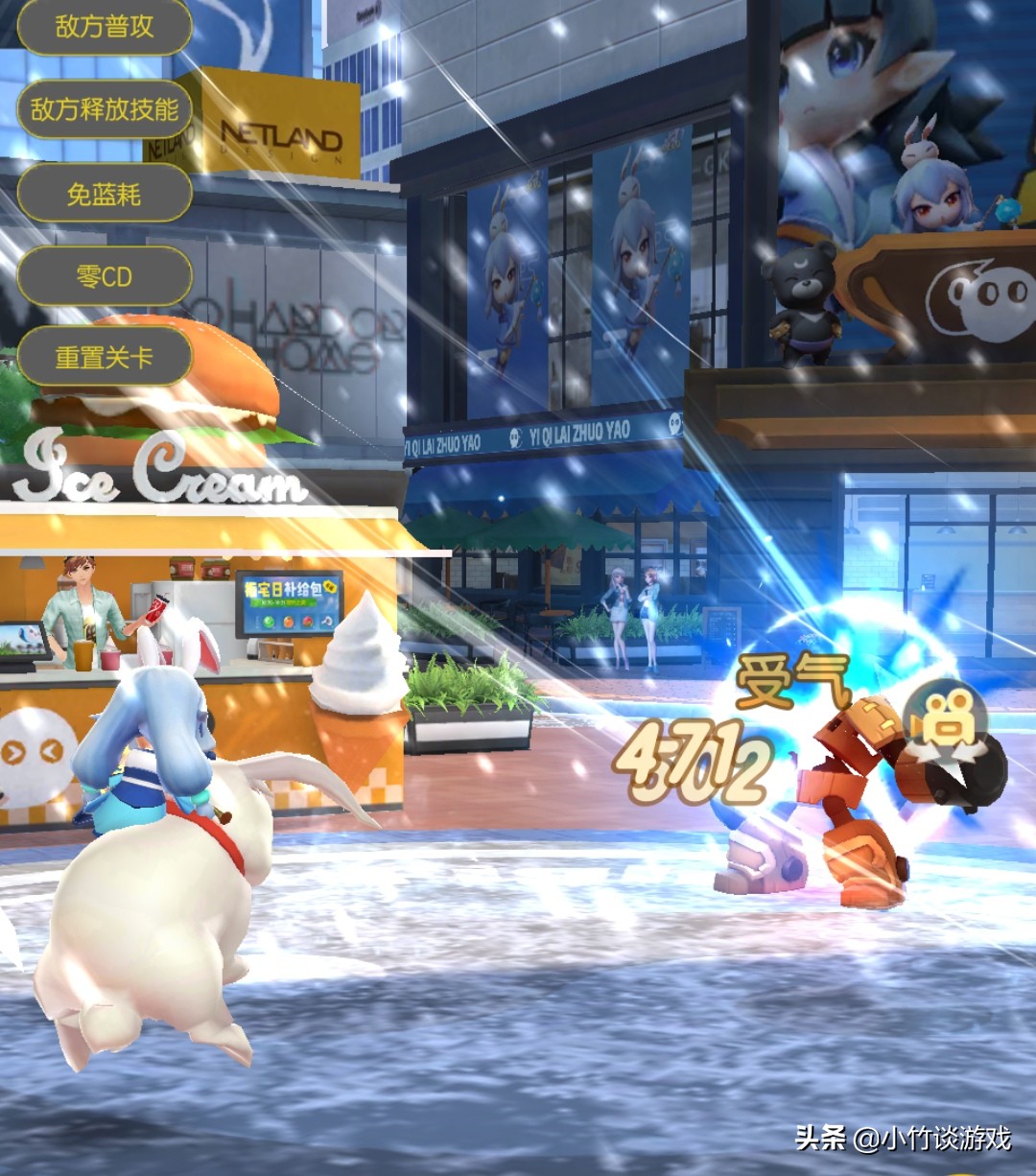Trigger the 敌方普攻 debug button
The width and height of the screenshot is (1036, 1176).
coord(105,28)
